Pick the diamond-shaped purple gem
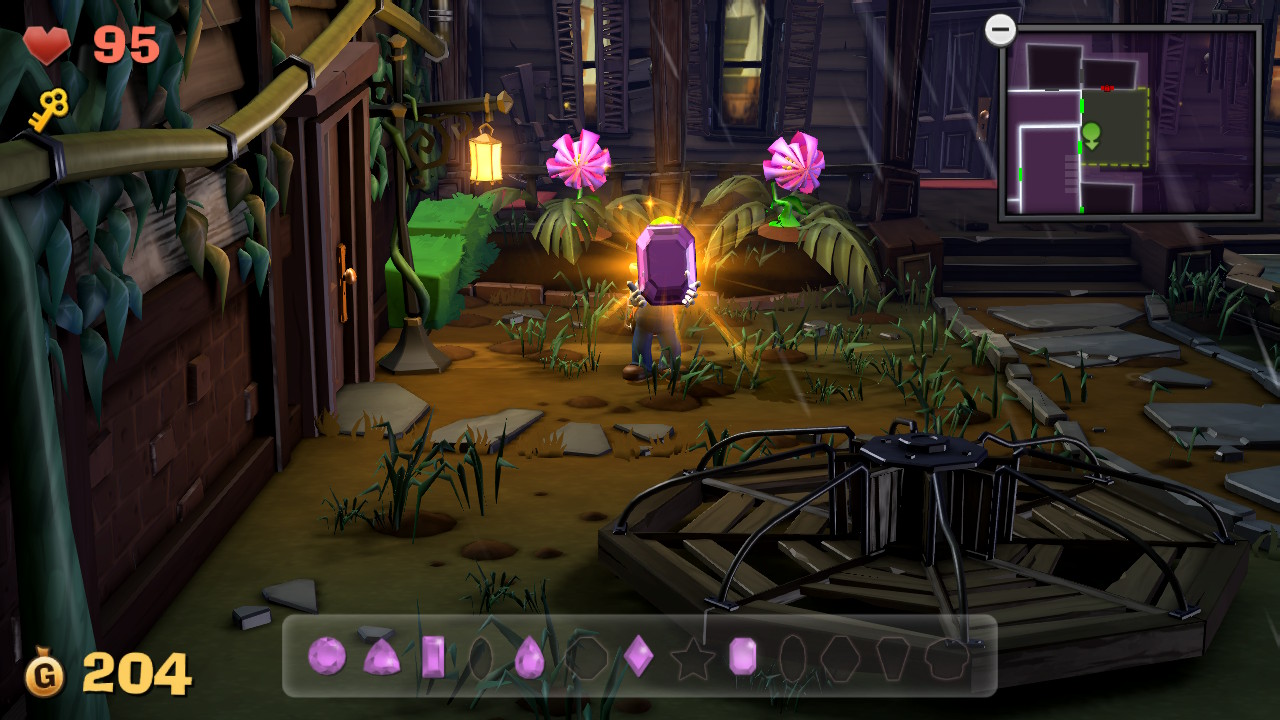 [638, 656]
